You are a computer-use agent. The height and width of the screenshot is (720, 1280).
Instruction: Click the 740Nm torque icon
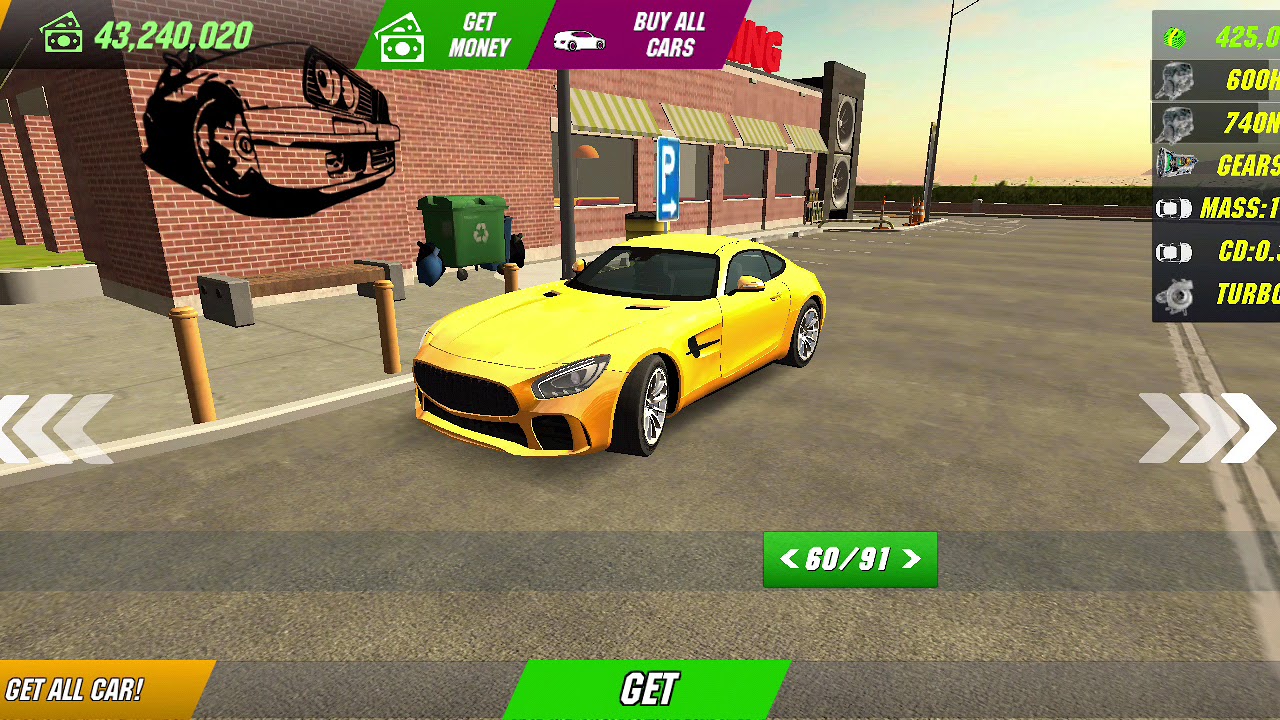(x=1174, y=122)
